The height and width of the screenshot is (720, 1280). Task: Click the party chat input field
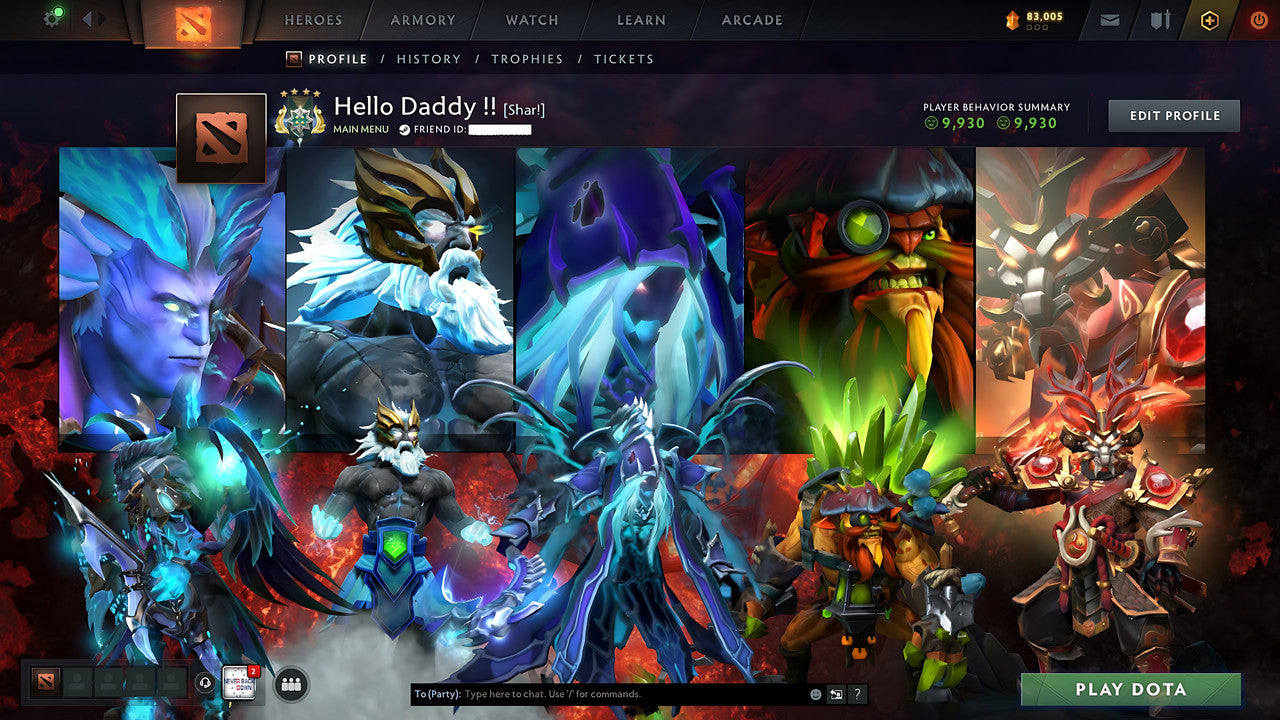pyautogui.click(x=600, y=692)
